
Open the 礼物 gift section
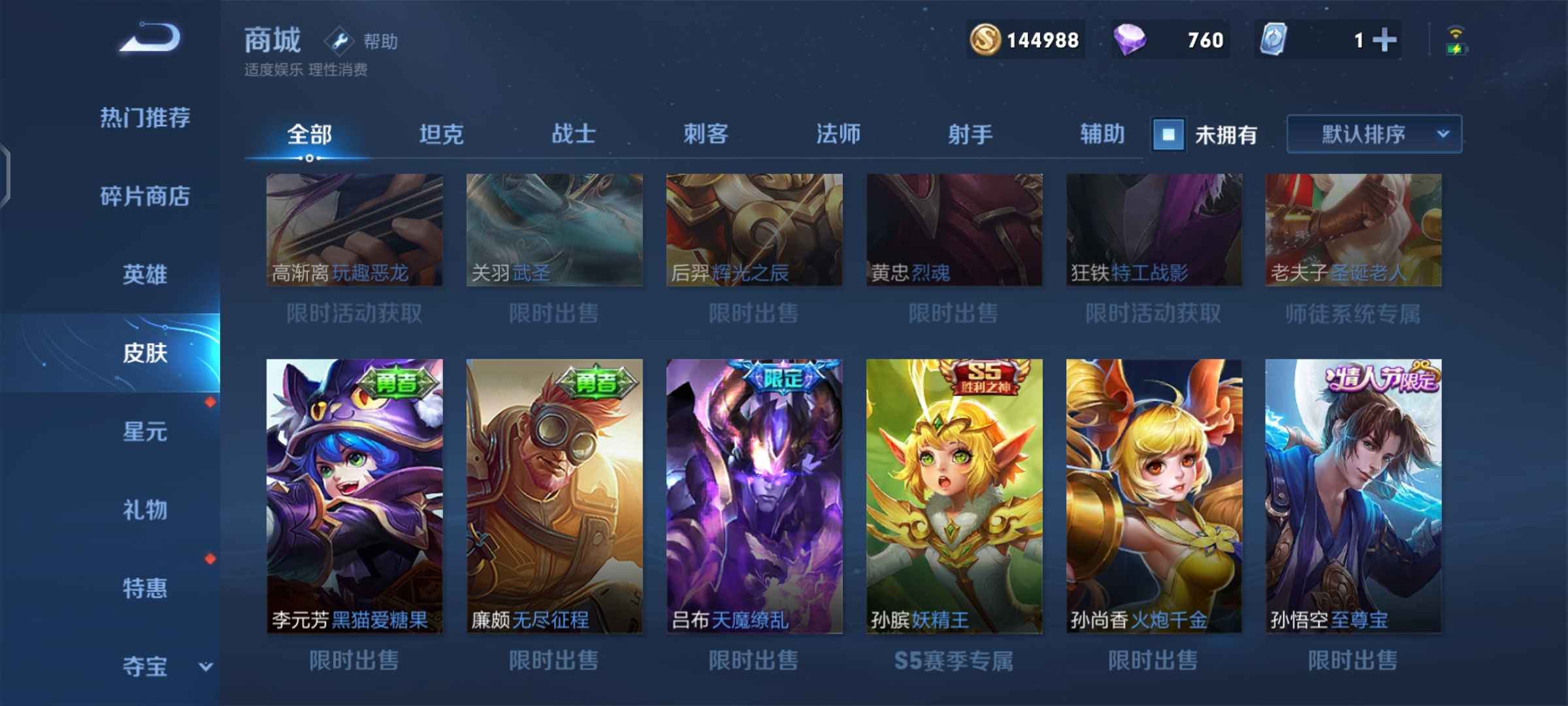coord(145,510)
